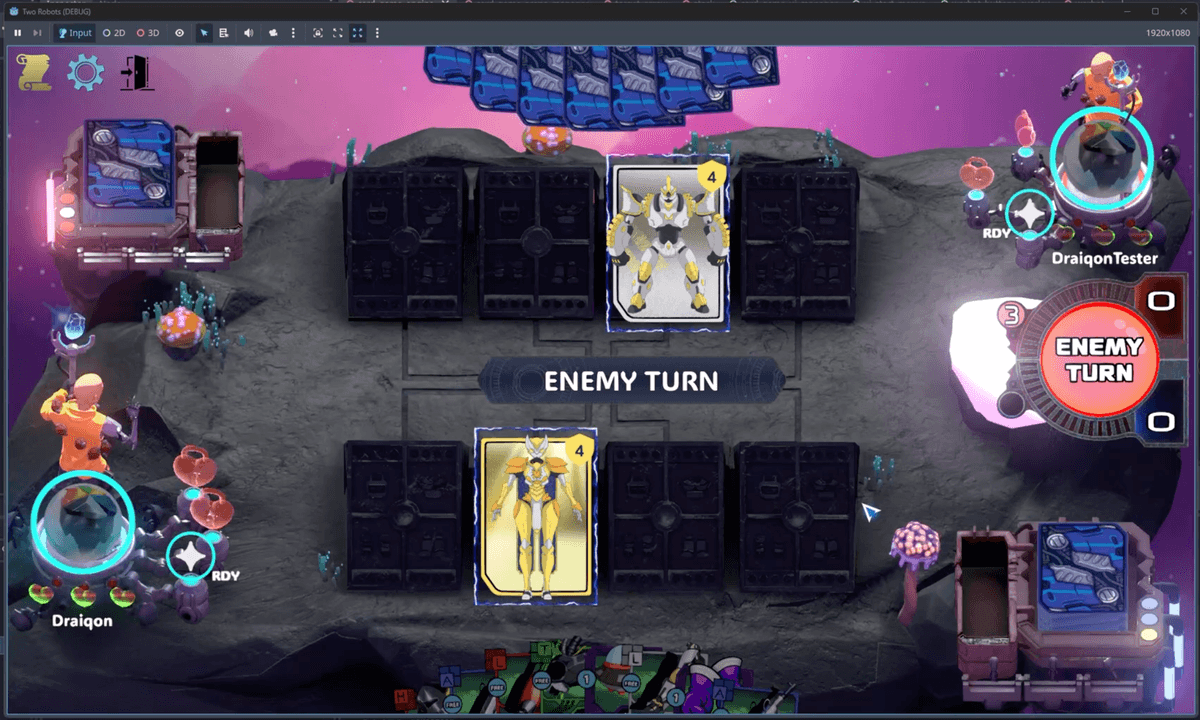Close the Two Robots debug window

click(1182, 11)
